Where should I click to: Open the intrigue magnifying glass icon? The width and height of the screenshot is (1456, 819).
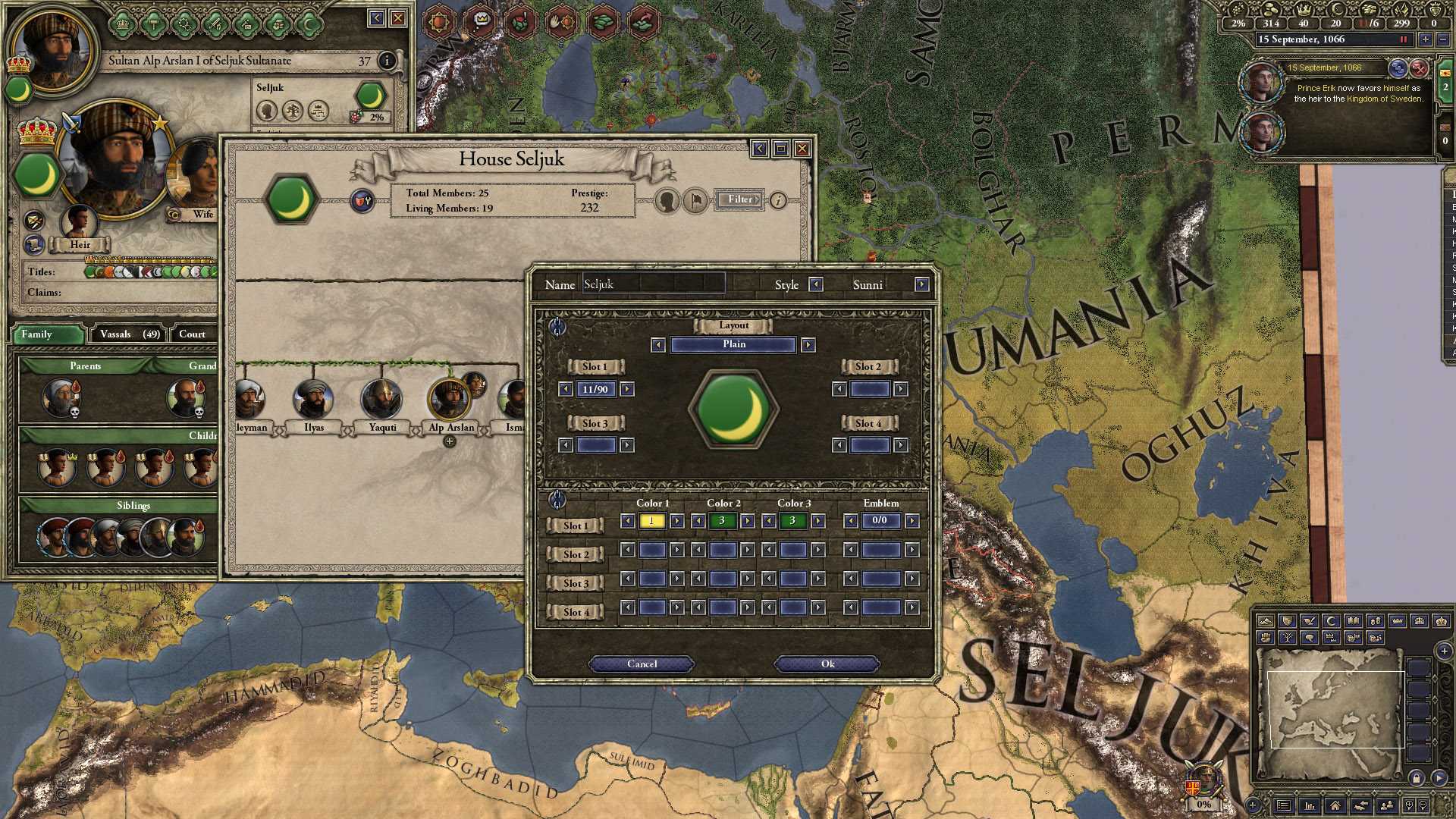click(184, 25)
